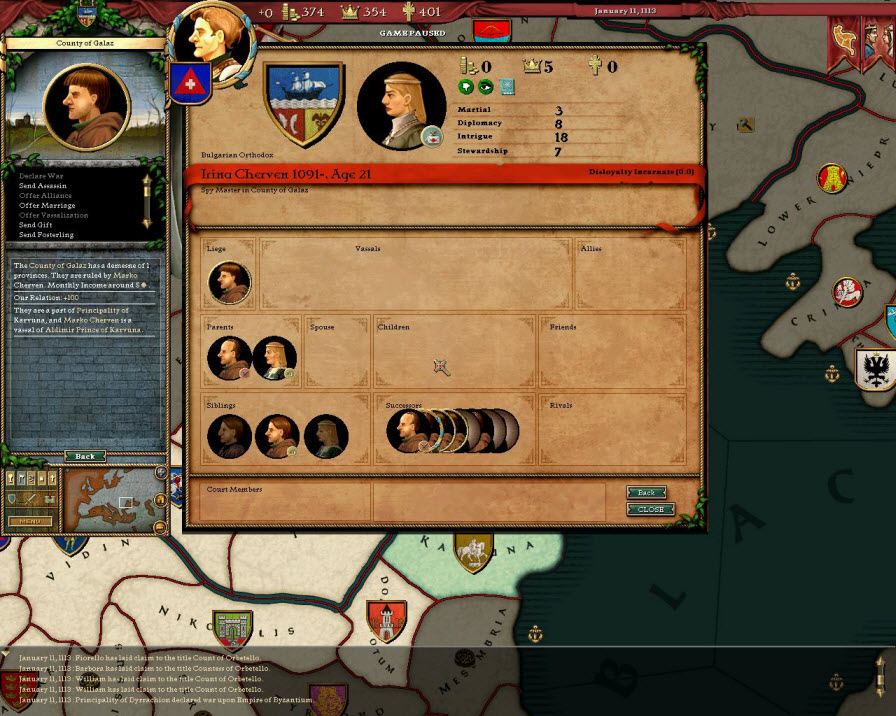The width and height of the screenshot is (896, 716).
Task: Select Send Fosterling in the diplomacy list
Action: [x=46, y=235]
